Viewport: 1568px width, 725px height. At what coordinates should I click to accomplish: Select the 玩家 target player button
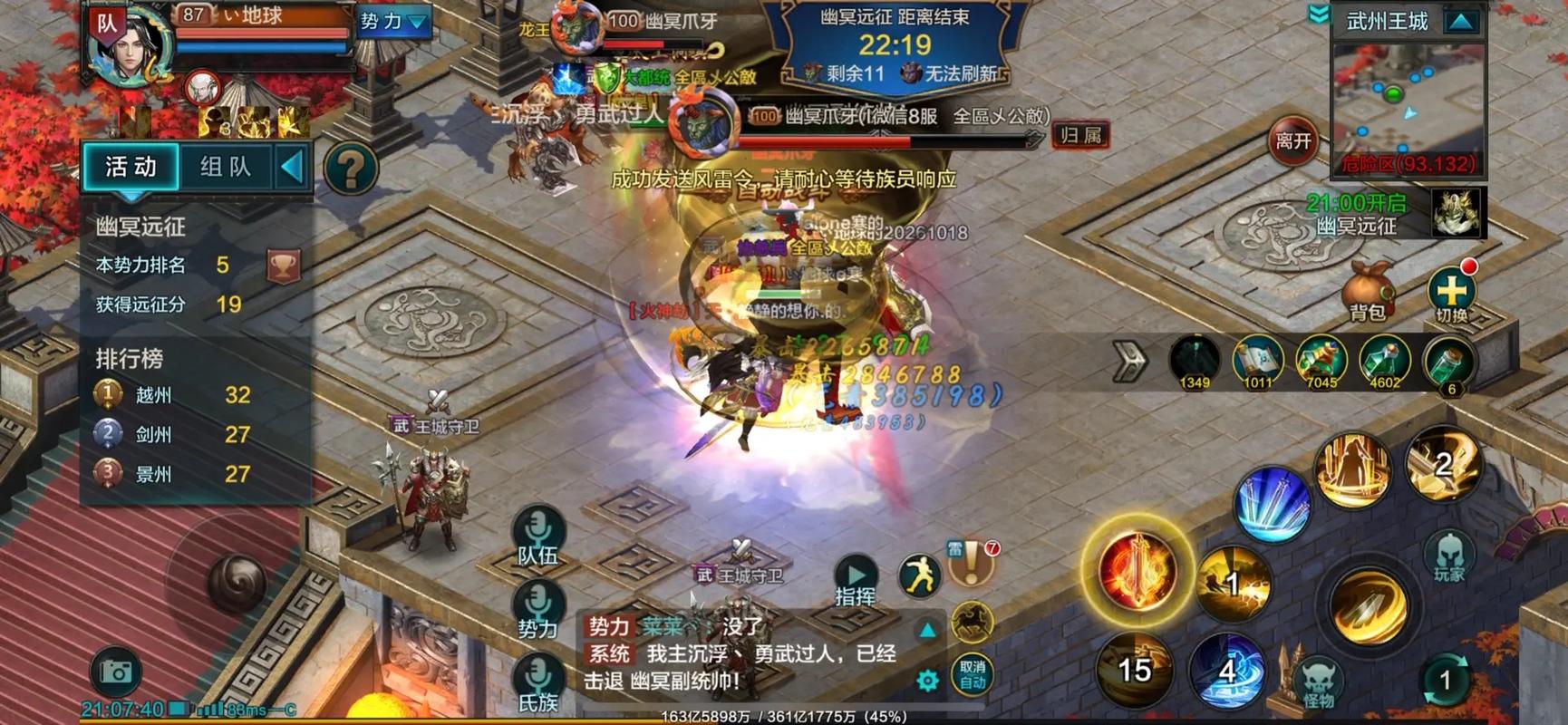point(1448,556)
